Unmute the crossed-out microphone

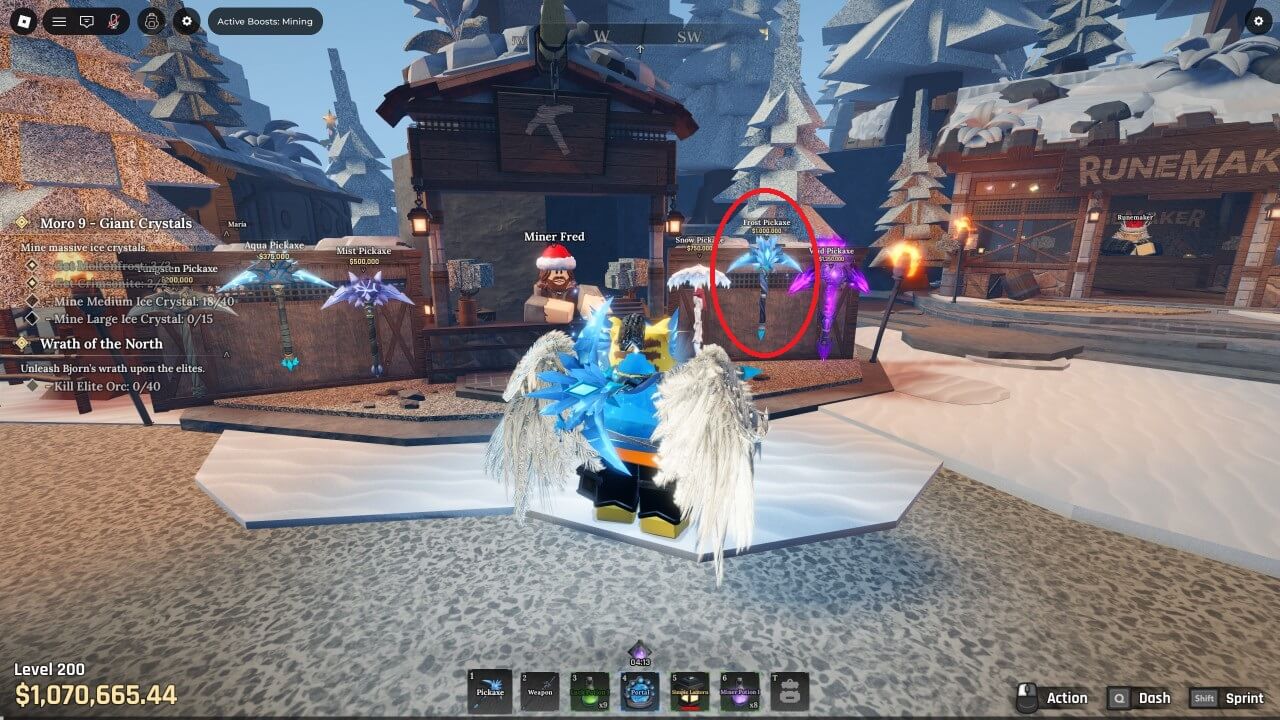[114, 21]
